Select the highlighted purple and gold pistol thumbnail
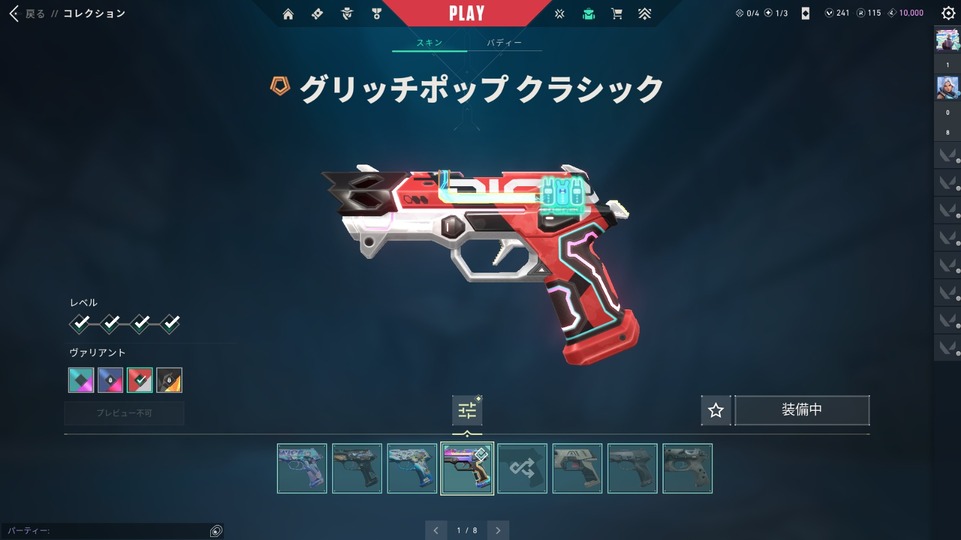Viewport: 961px width, 540px height. coord(467,468)
